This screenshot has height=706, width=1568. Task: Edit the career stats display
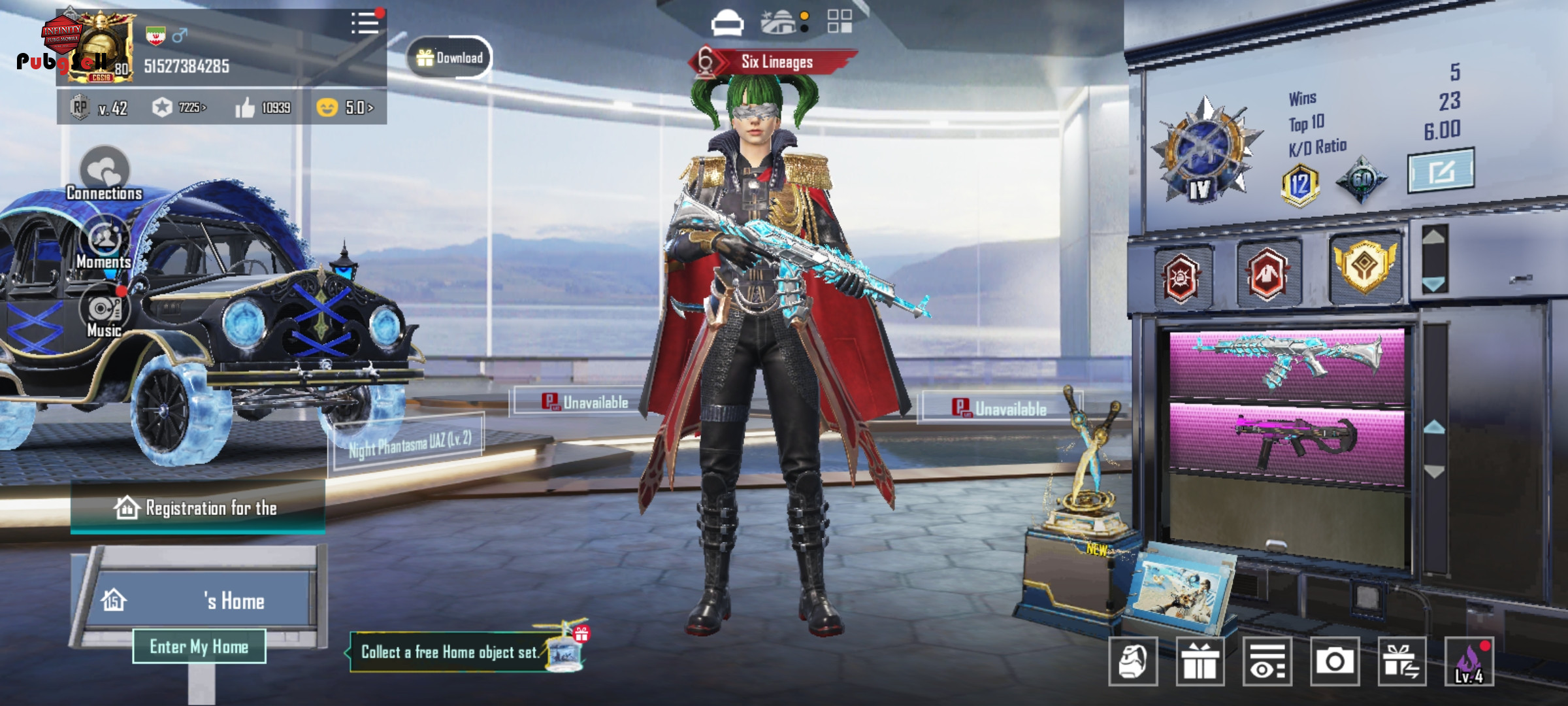[x=1441, y=171]
